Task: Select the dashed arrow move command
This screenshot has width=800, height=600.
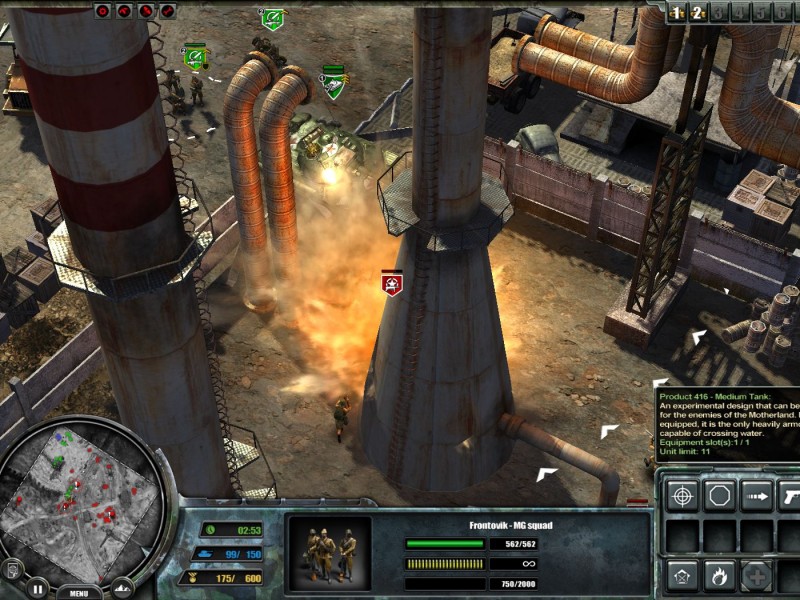Action: coord(757,495)
